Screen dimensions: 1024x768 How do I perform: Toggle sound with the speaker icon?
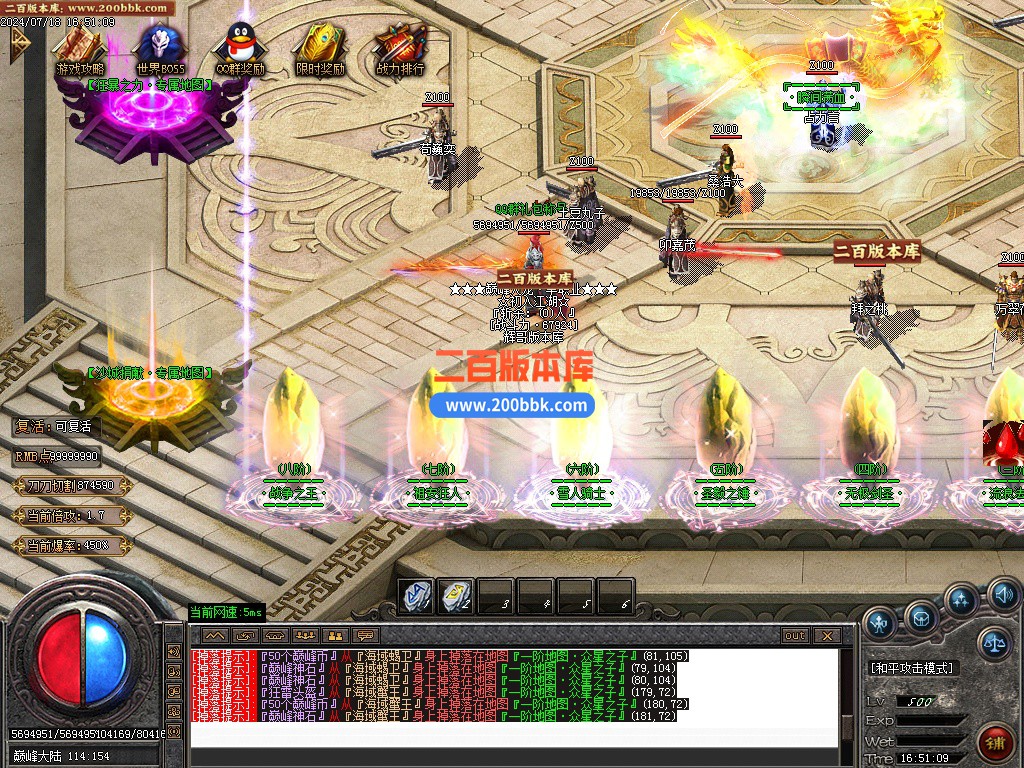coord(1003,597)
